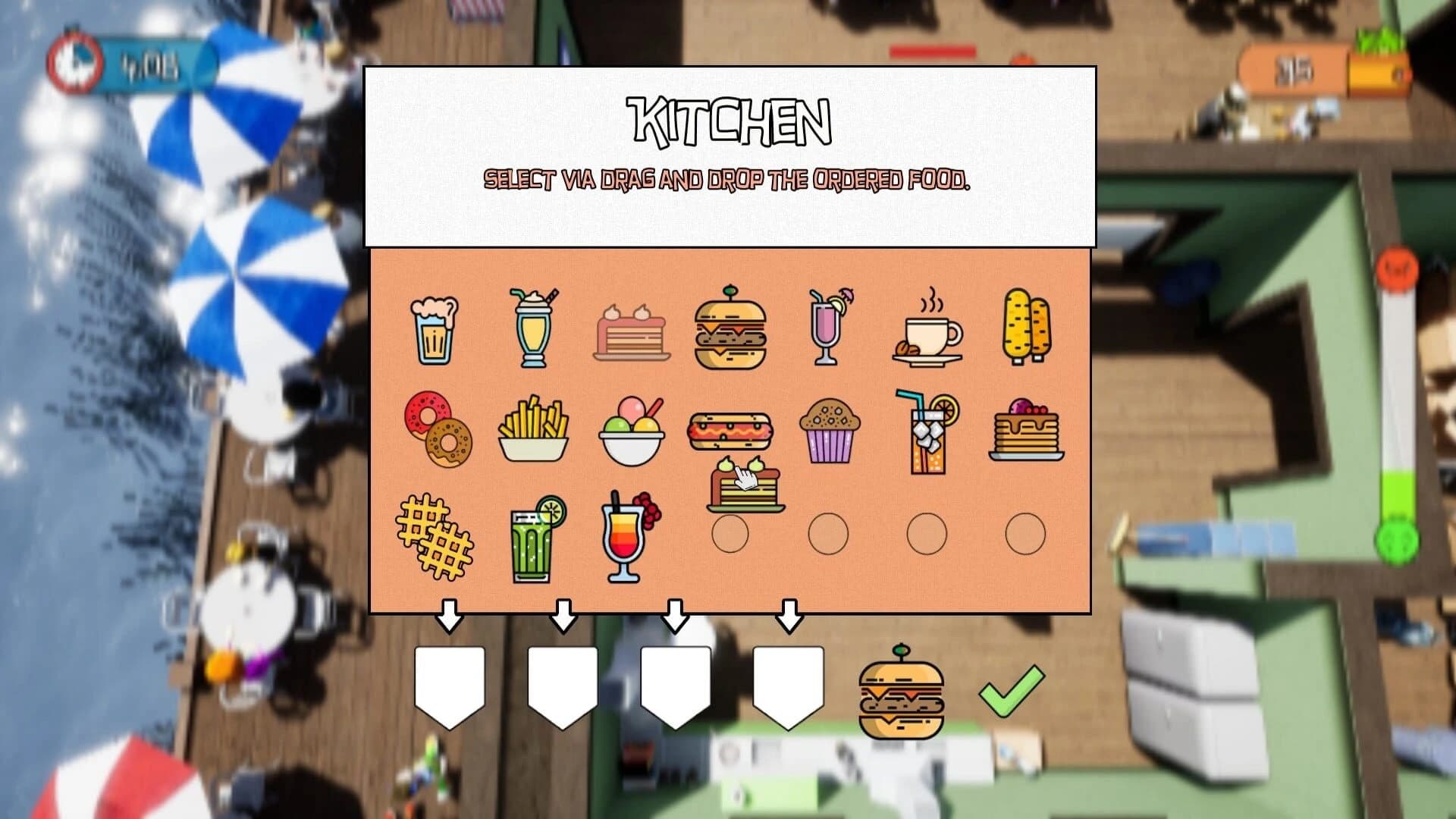This screenshot has width=1456, height=819.
Task: Pick the french fries bowl icon
Action: click(x=535, y=428)
